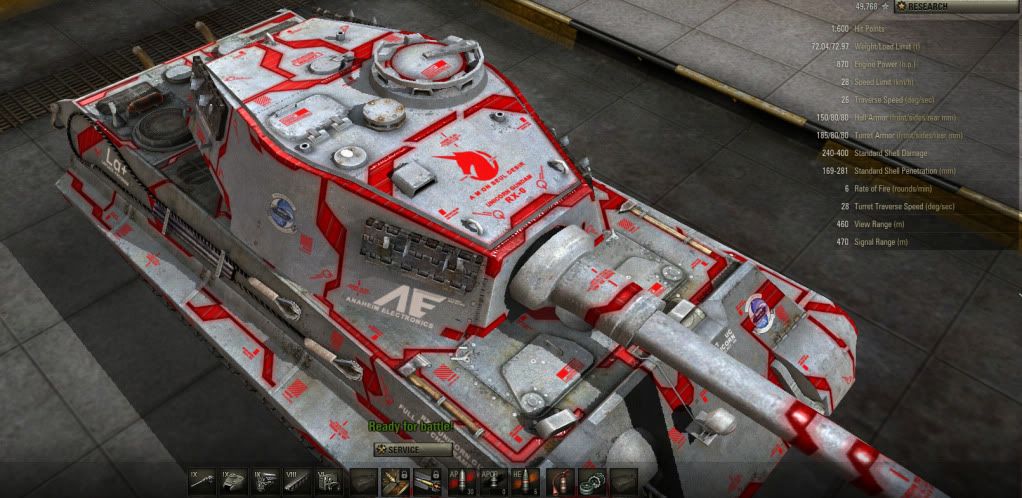The image size is (1022, 498).
Task: Select the tier VI radio module slot
Action: coord(326,482)
